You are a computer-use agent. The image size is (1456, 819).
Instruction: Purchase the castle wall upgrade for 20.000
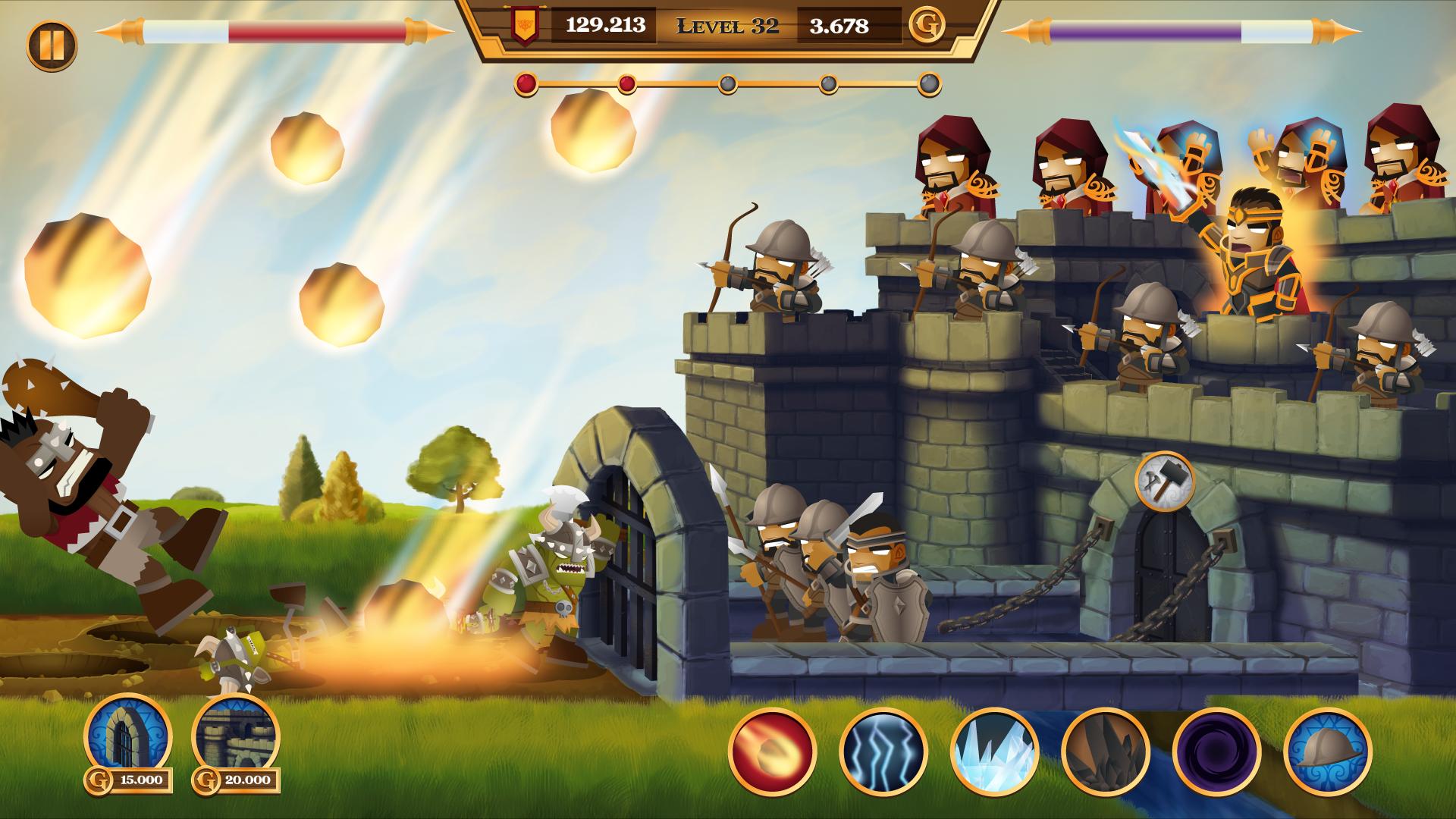click(x=235, y=737)
